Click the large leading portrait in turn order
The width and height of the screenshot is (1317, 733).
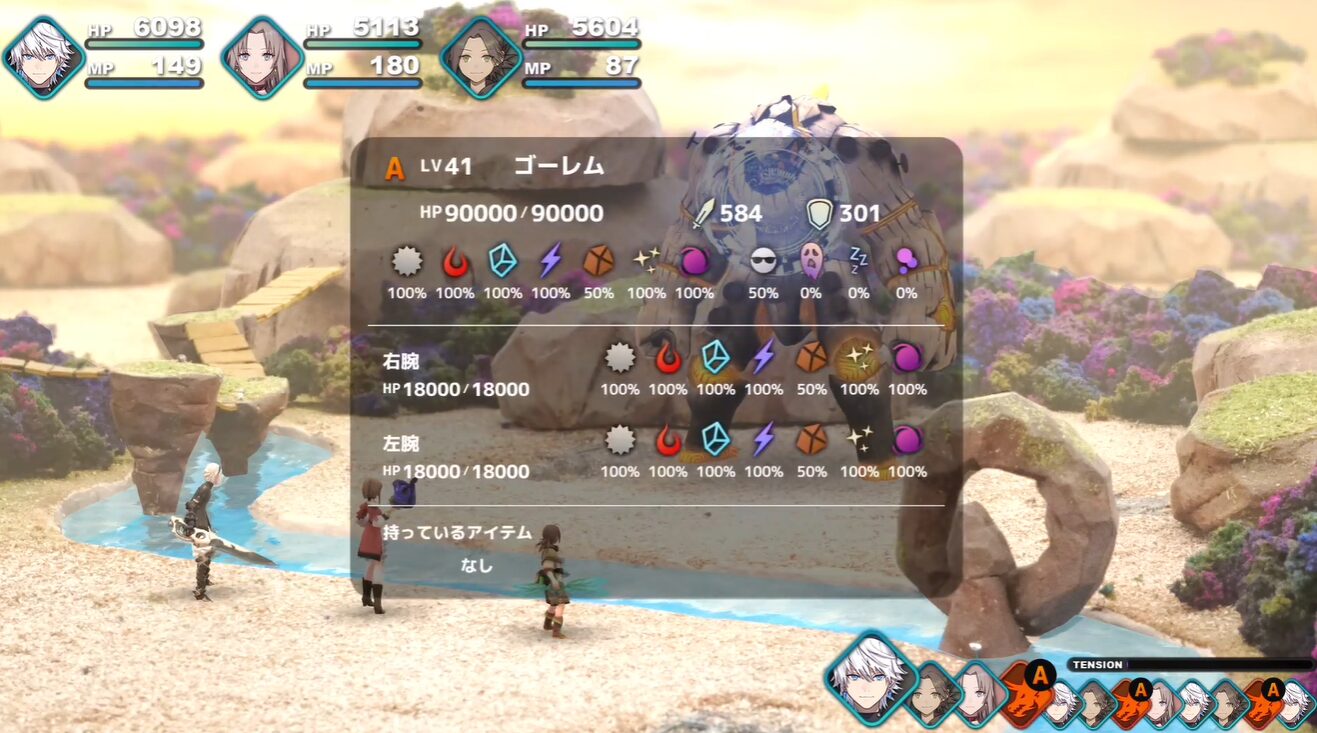click(870, 676)
